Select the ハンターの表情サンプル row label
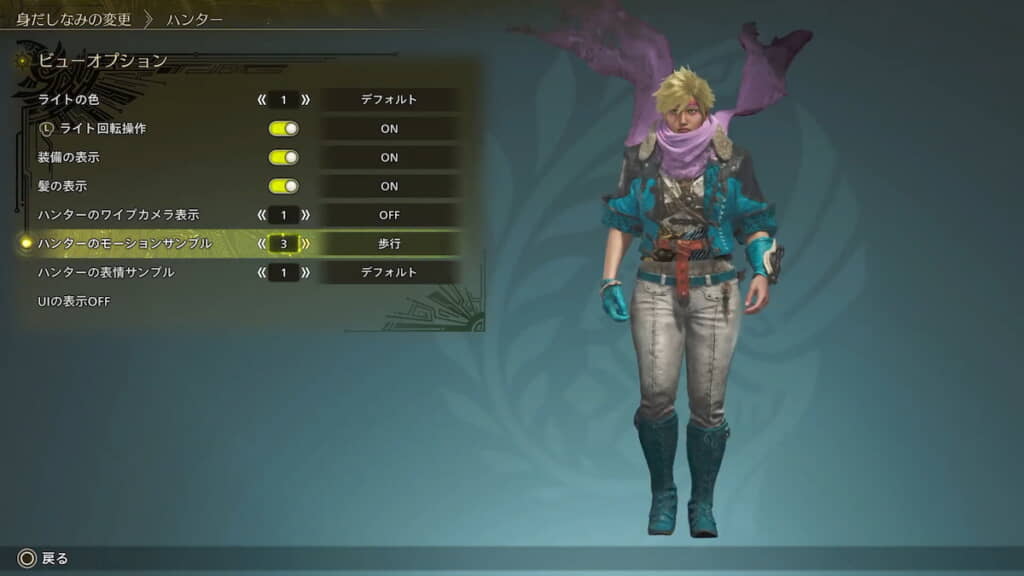The width and height of the screenshot is (1024, 576). point(105,272)
